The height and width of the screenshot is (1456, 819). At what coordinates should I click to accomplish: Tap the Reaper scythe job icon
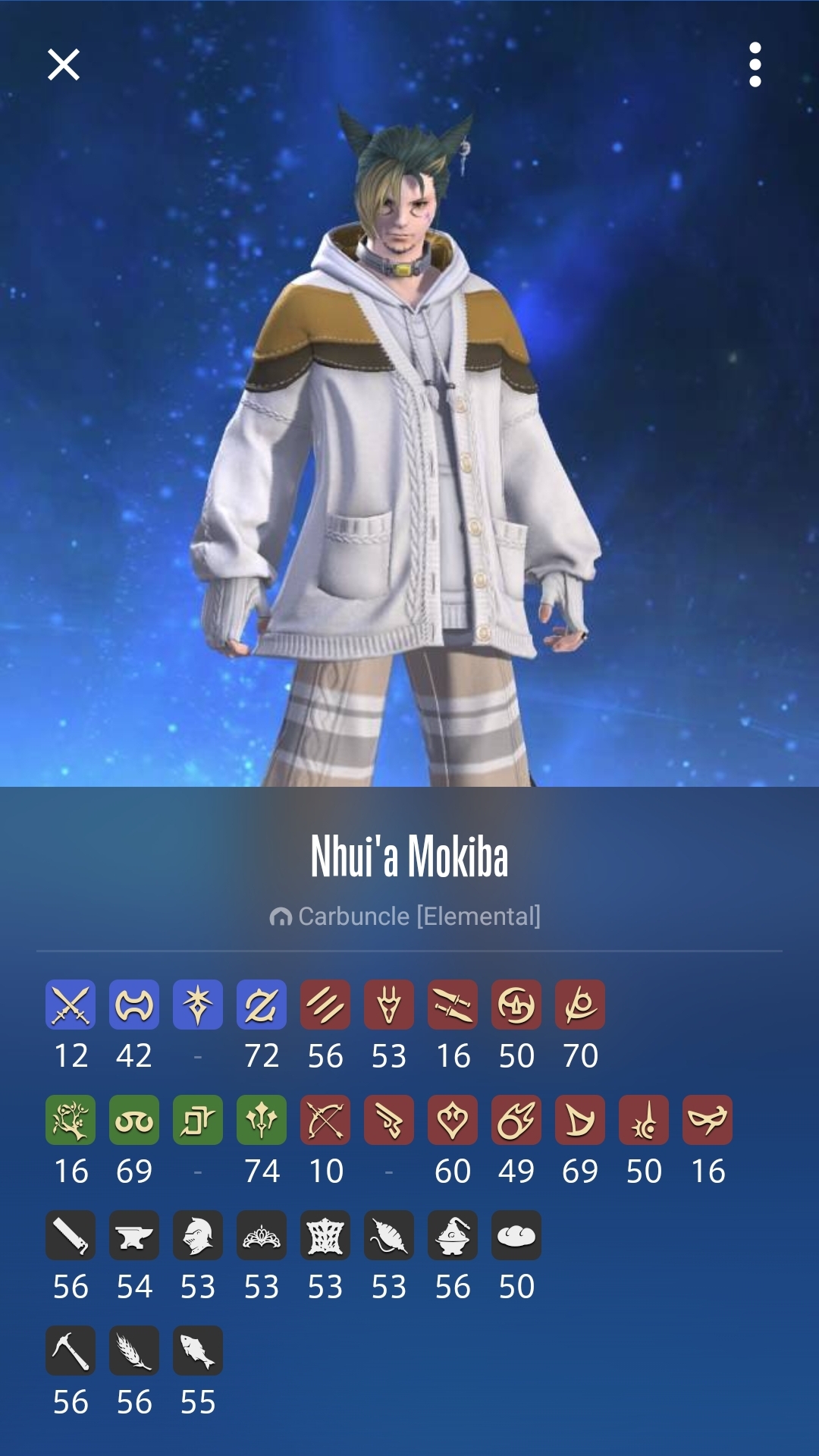580,1005
